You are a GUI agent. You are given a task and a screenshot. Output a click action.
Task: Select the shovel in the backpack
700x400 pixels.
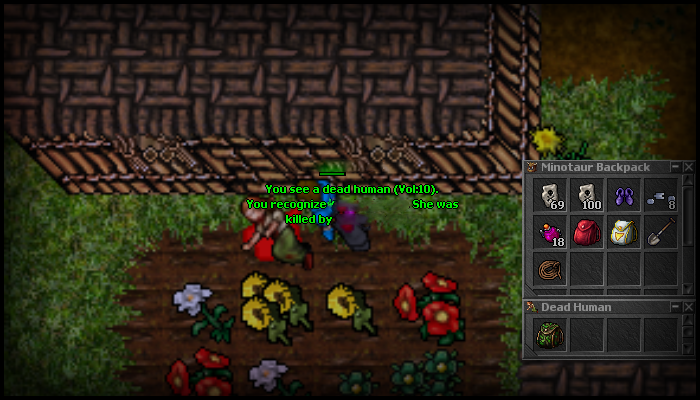pyautogui.click(x=660, y=233)
